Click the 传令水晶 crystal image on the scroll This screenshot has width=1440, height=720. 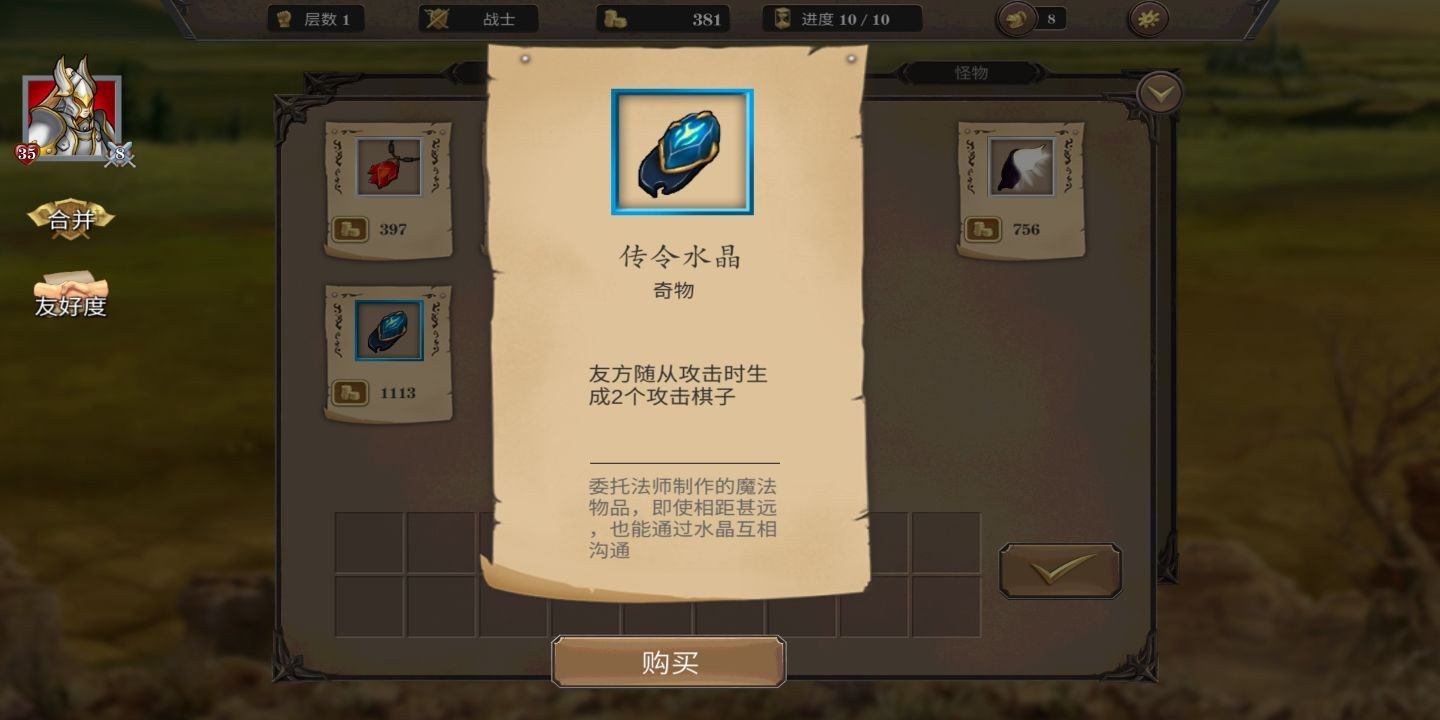pos(681,150)
